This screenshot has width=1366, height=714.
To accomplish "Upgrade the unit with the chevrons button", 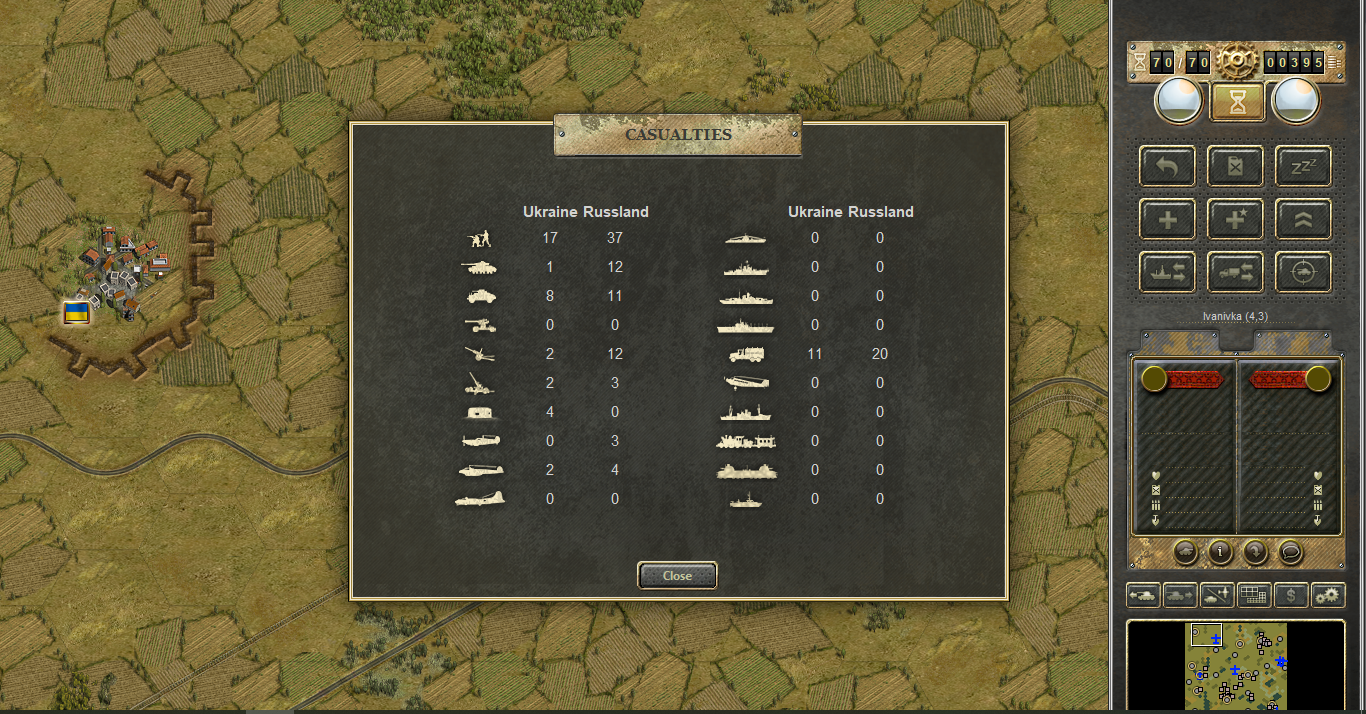I will [1303, 219].
